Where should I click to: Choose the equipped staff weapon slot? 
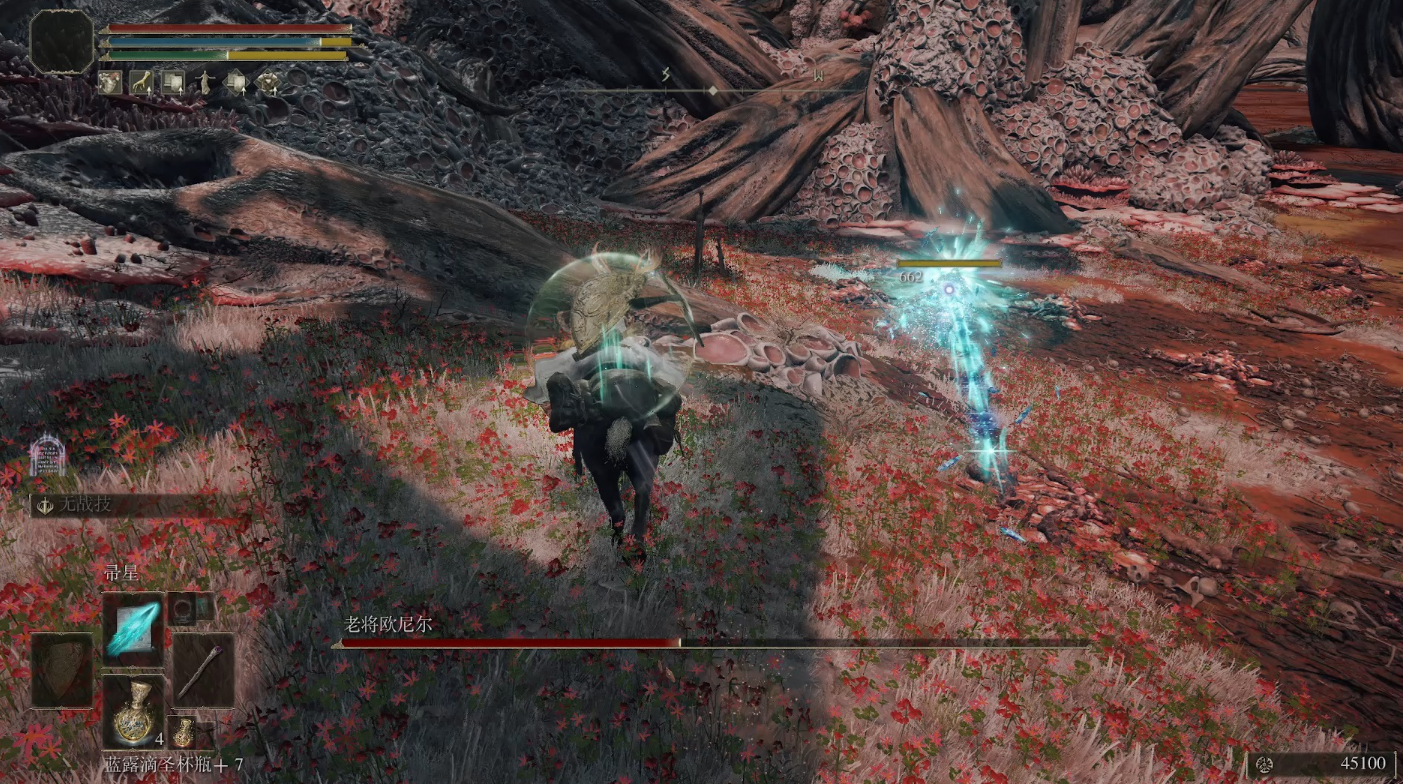(x=203, y=669)
